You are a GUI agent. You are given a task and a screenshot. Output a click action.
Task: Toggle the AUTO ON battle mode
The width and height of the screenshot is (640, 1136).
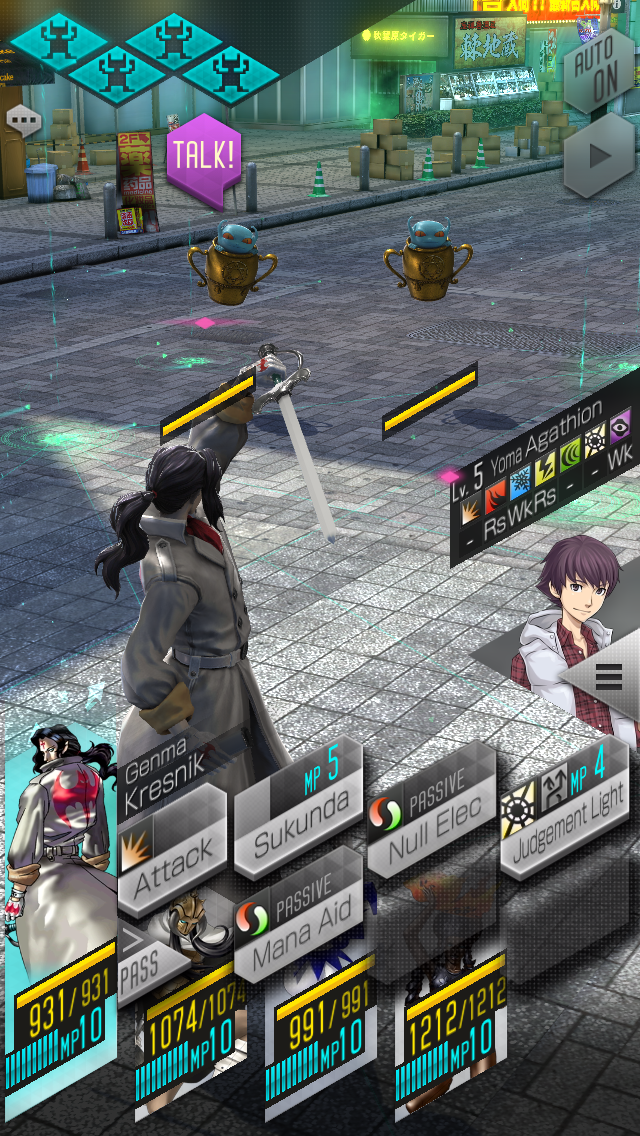[599, 68]
